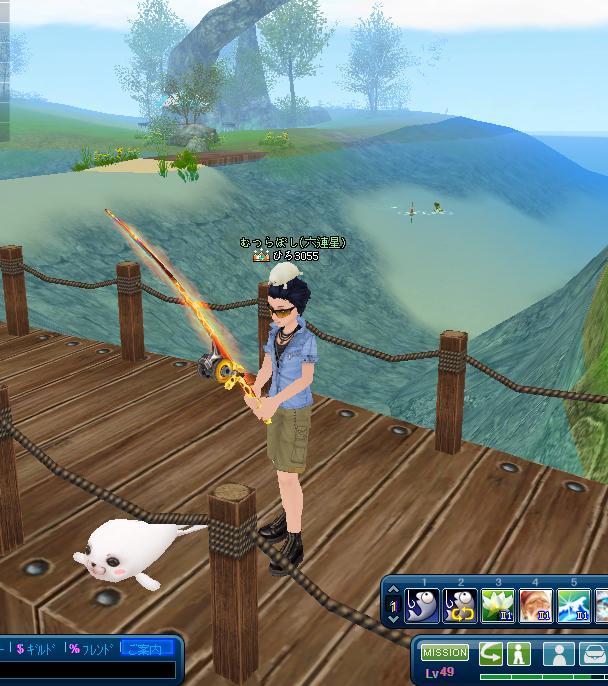Activate the blue light-burst skill in slot 5
Image resolution: width=608 pixels, height=686 pixels.
(x=573, y=605)
